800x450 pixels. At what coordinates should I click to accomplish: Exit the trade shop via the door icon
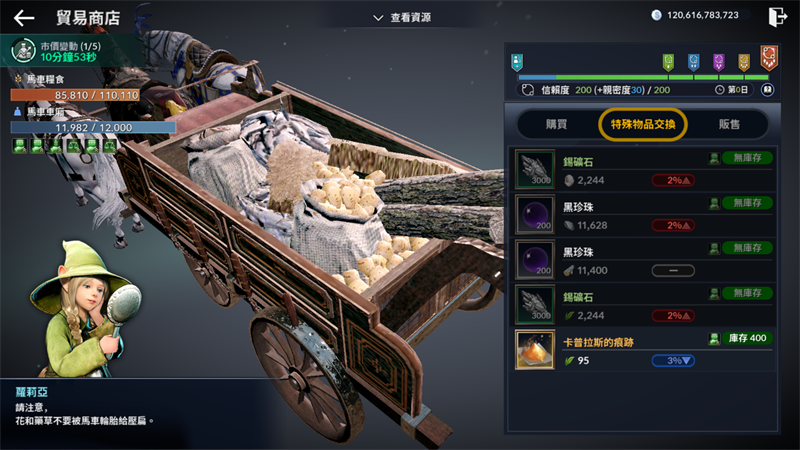click(777, 16)
